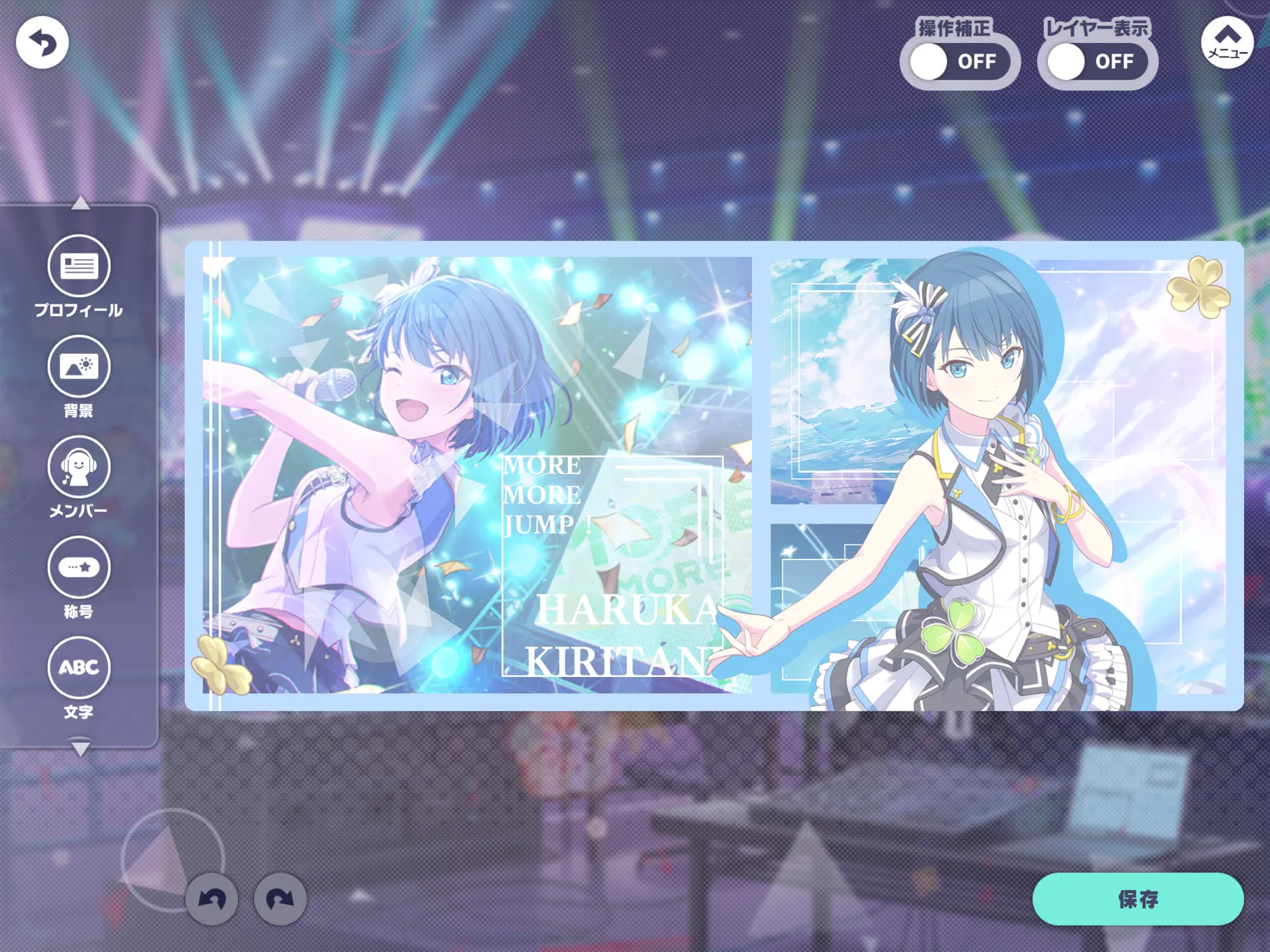Open the プロフィール editing category
This screenshot has width=1270, height=952.
tap(79, 266)
